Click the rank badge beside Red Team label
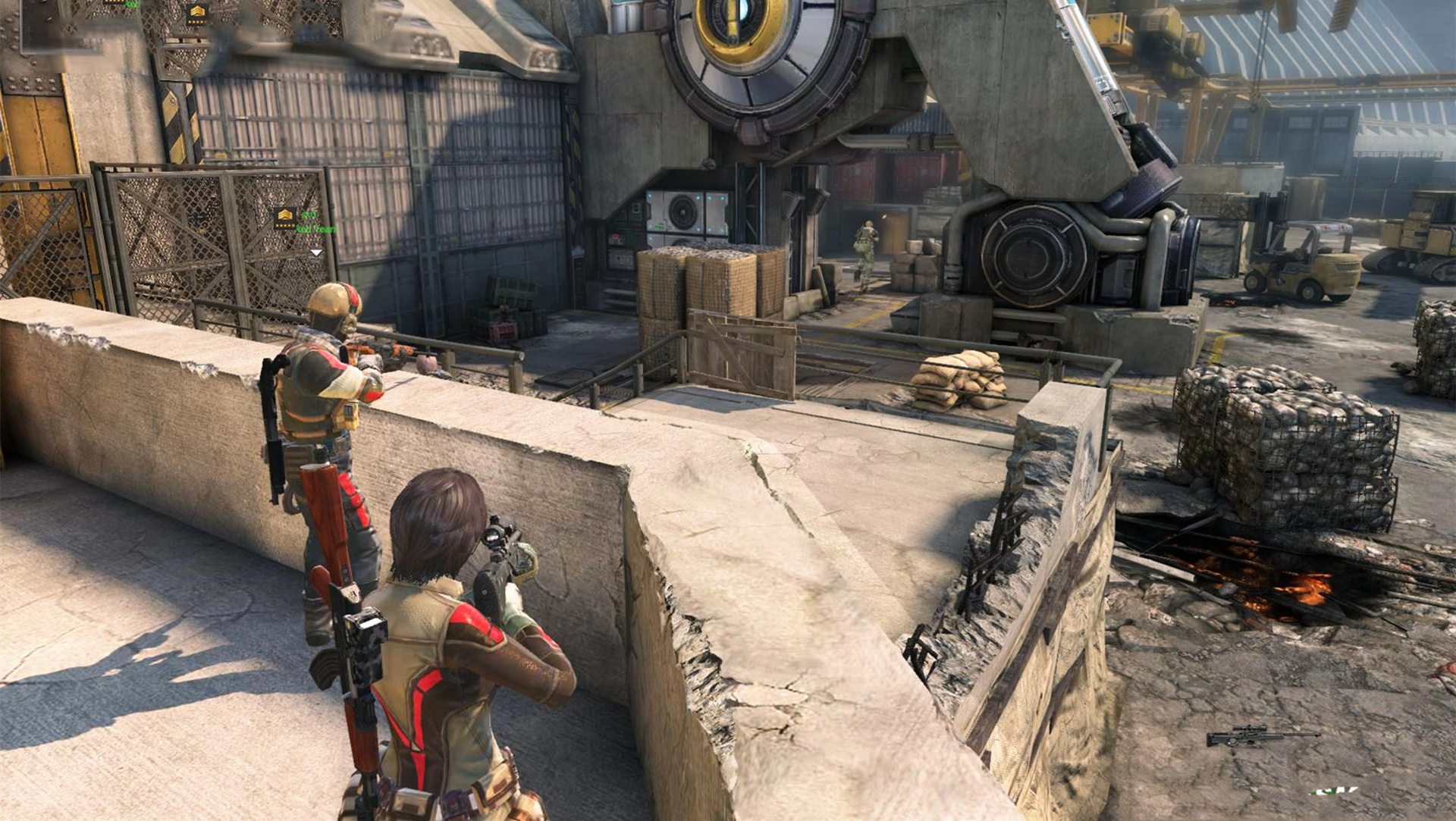Viewport: 1456px width, 821px height. coord(285,218)
